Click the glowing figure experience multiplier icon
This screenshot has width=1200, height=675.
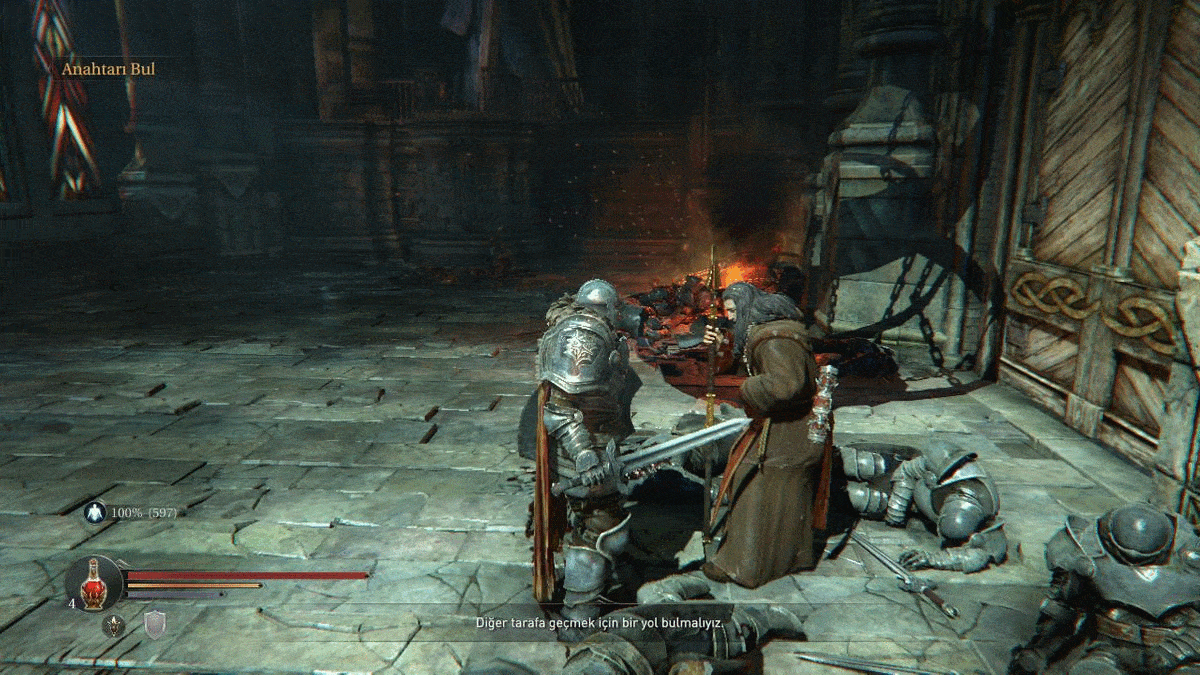click(x=95, y=512)
